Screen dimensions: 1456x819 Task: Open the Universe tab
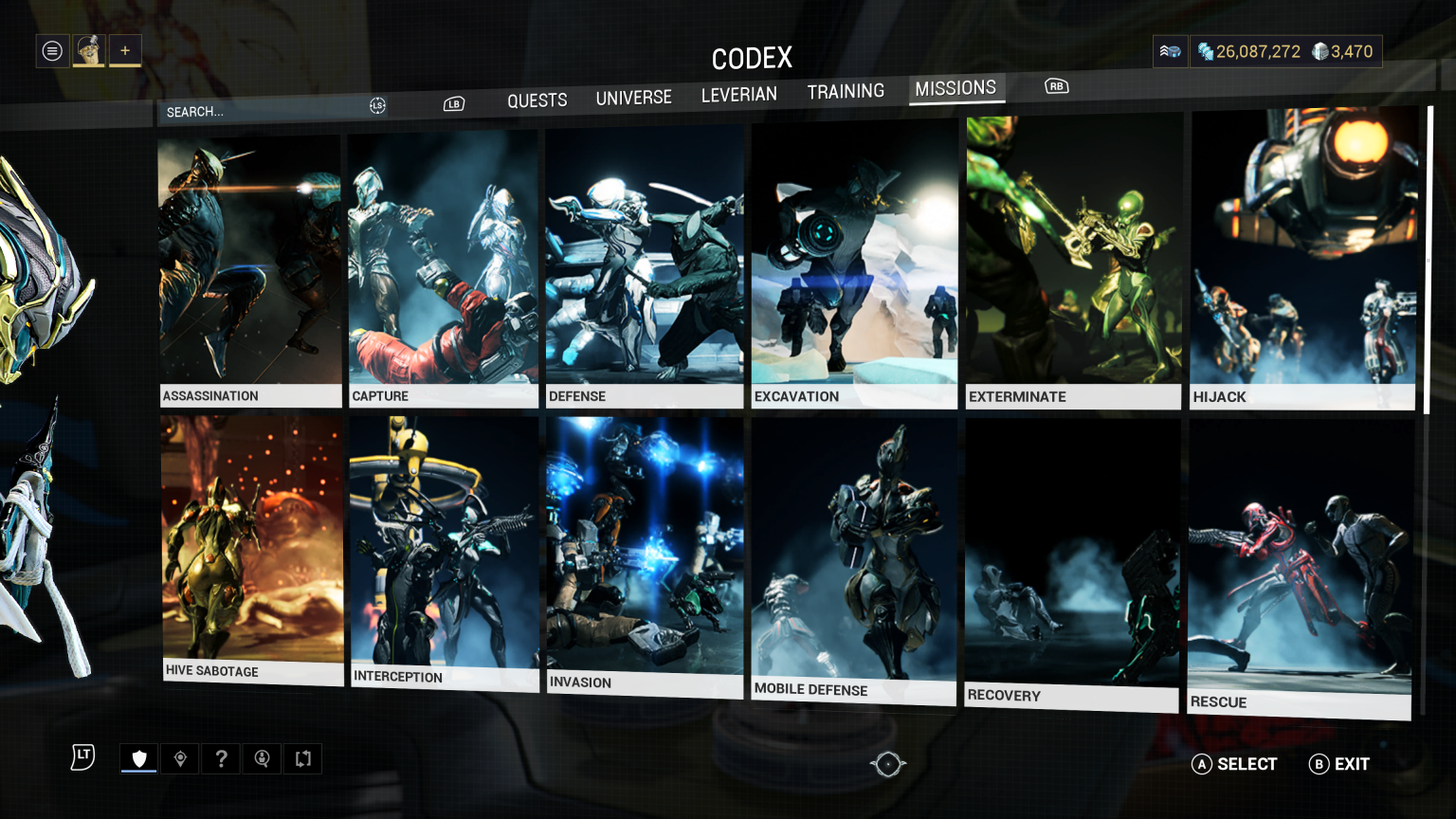click(x=633, y=98)
